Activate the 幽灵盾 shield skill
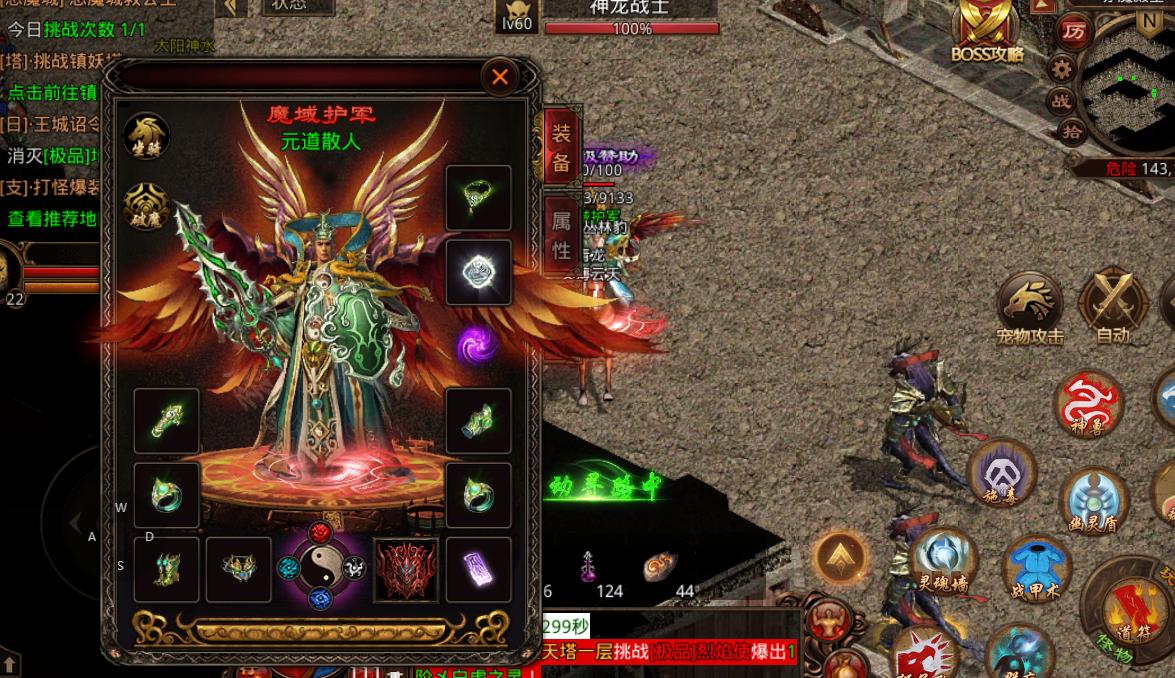Viewport: 1175px width, 678px height. tap(1096, 498)
